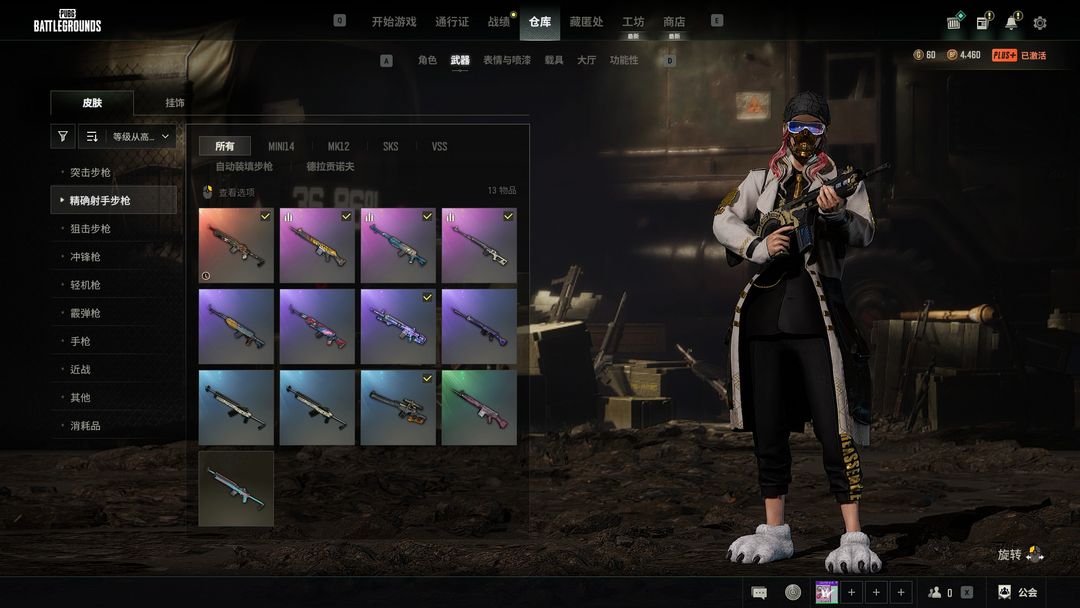The height and width of the screenshot is (608, 1080).
Task: Go to the 通行证 pass page
Action: tap(452, 21)
